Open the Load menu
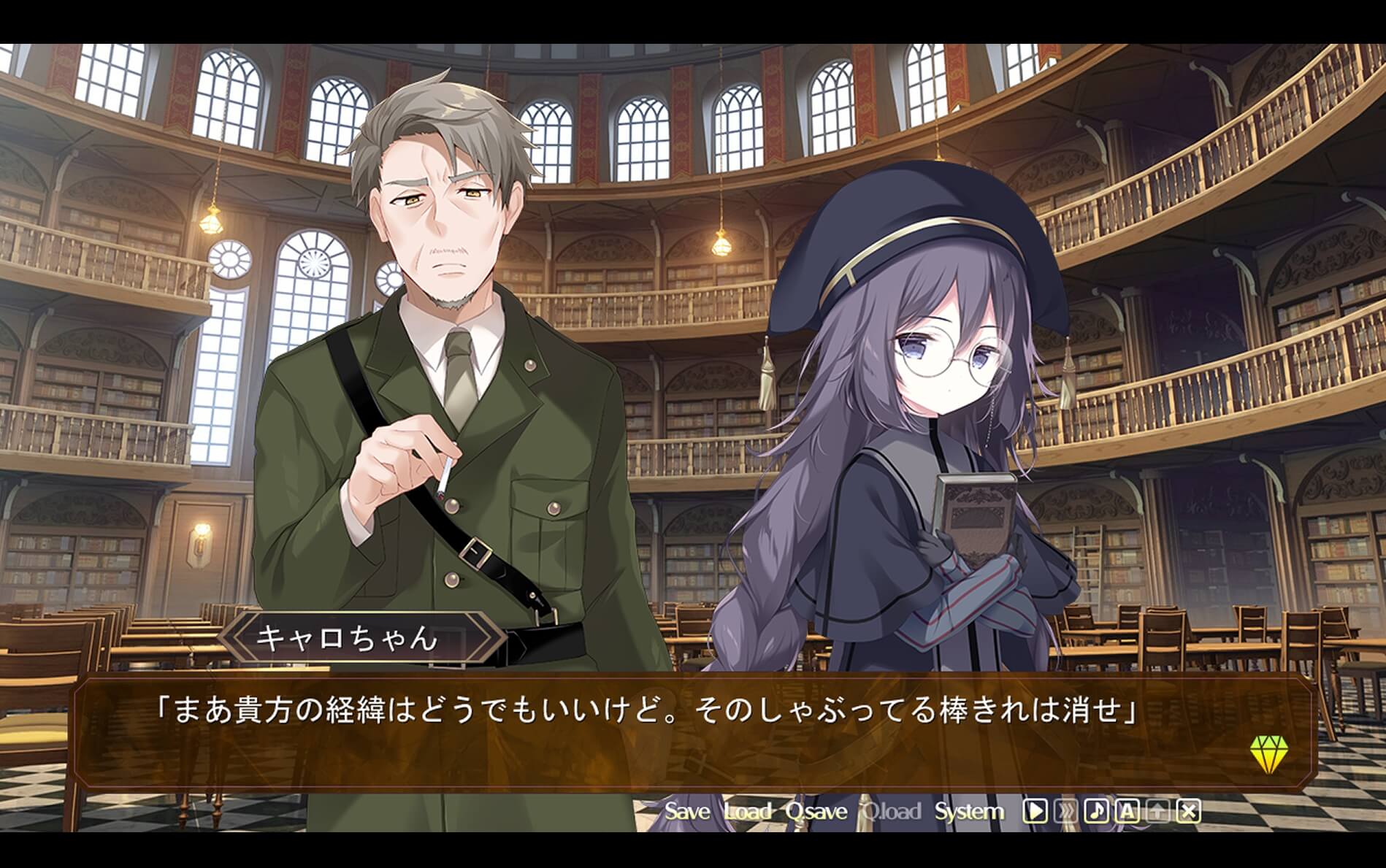The image size is (1386, 868). [x=748, y=811]
